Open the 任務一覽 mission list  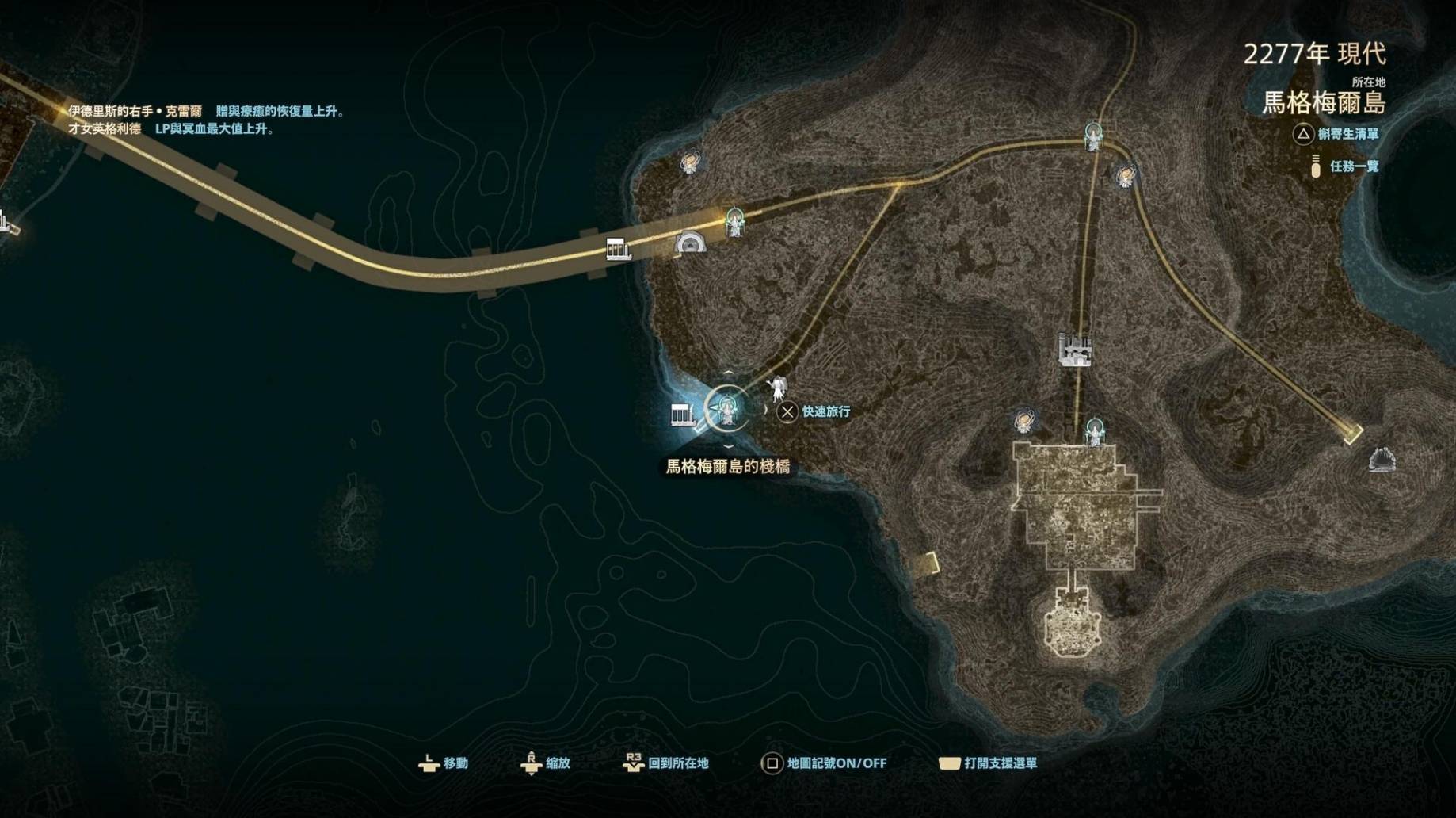click(1354, 166)
